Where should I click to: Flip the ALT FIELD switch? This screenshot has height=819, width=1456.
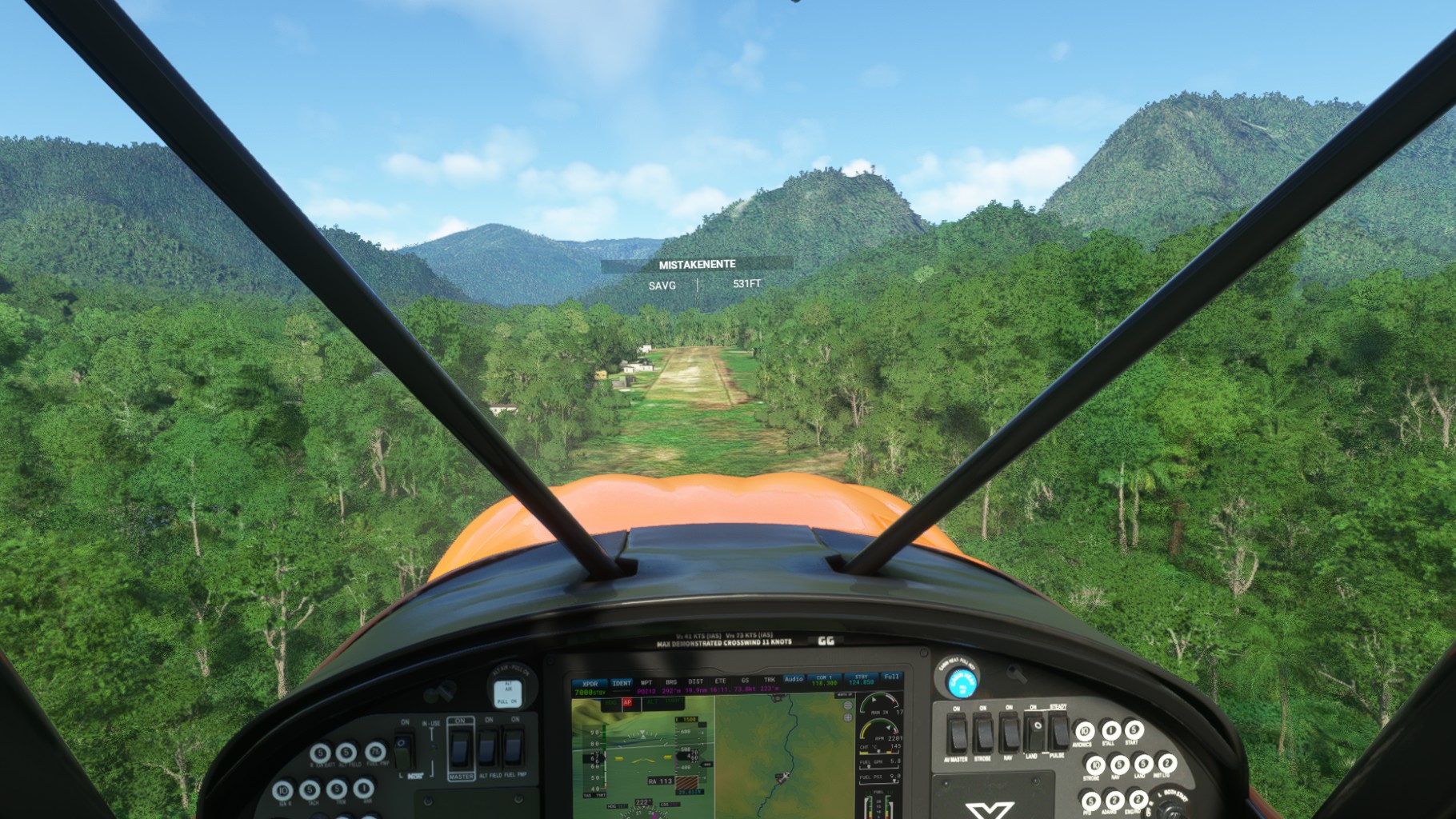486,748
